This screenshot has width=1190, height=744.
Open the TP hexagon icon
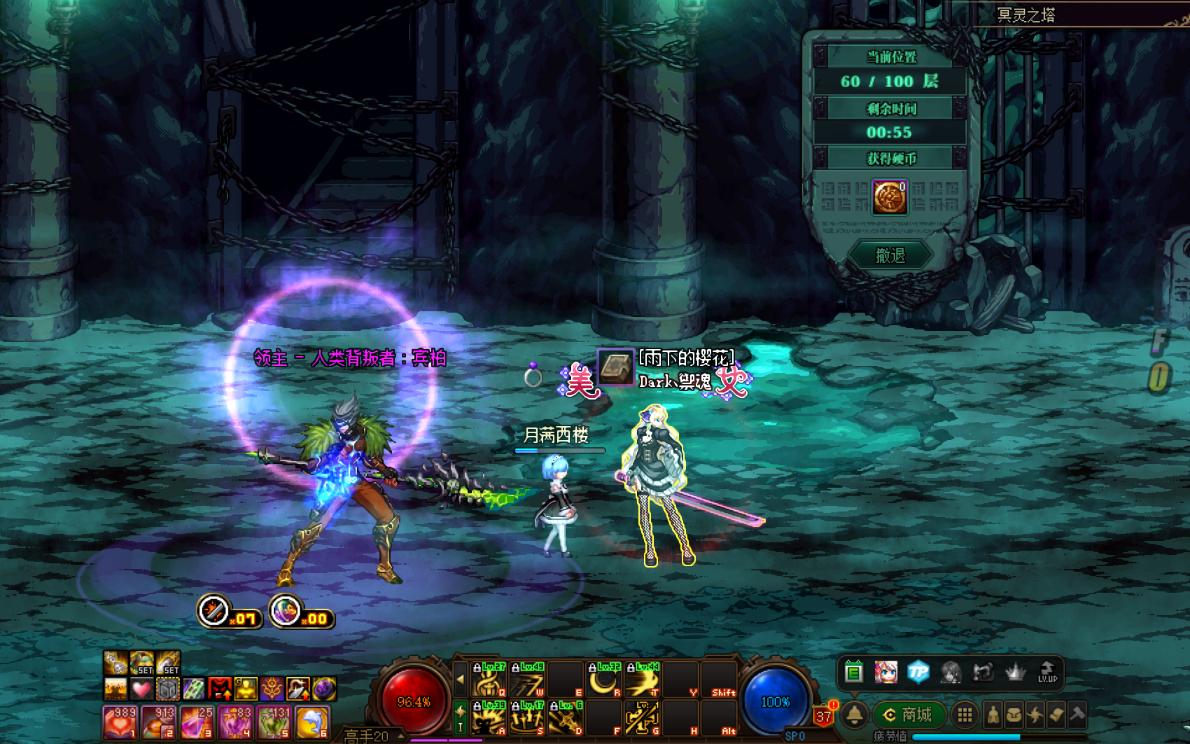point(918,672)
